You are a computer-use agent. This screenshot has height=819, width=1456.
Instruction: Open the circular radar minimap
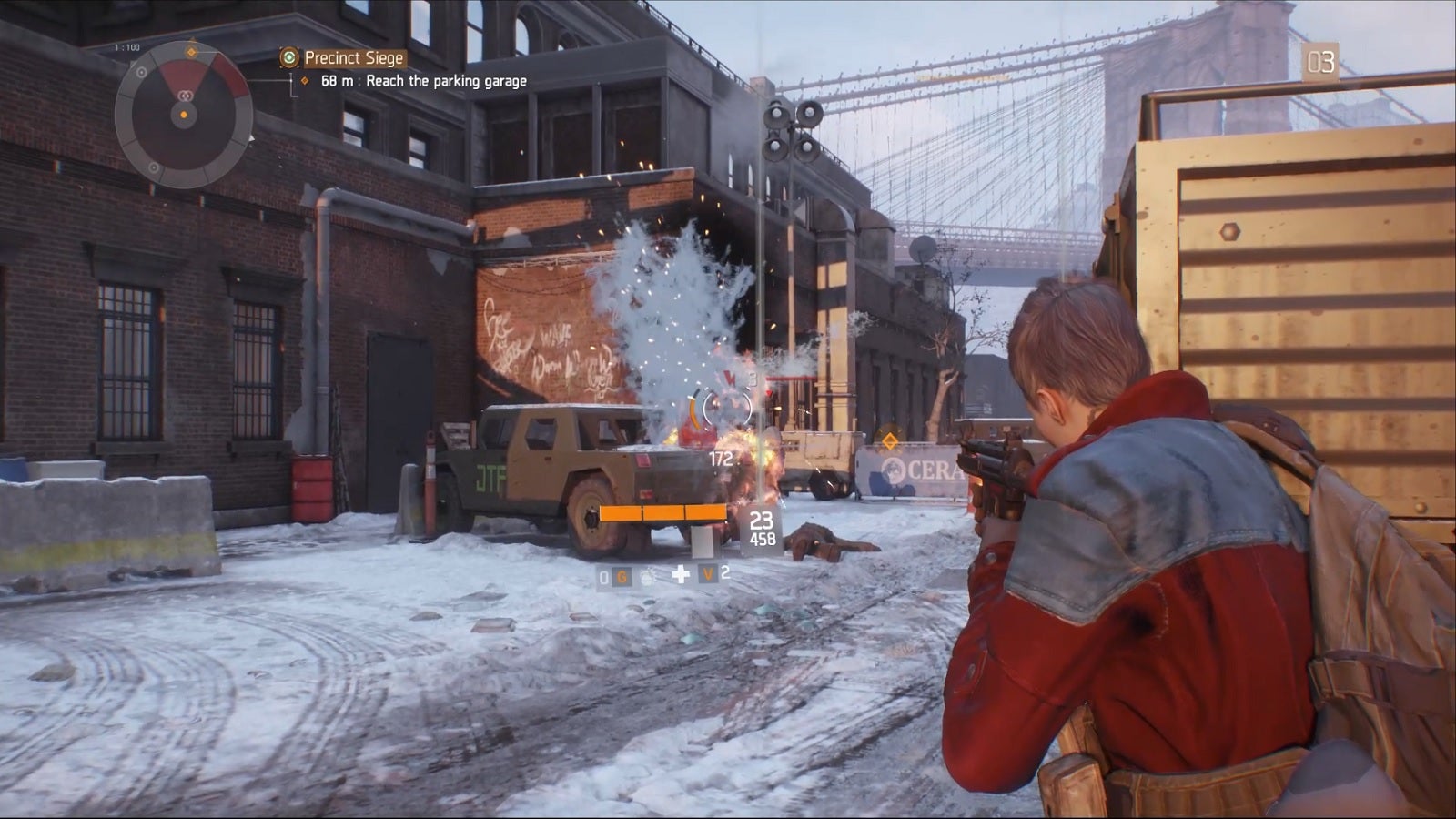coord(184,115)
